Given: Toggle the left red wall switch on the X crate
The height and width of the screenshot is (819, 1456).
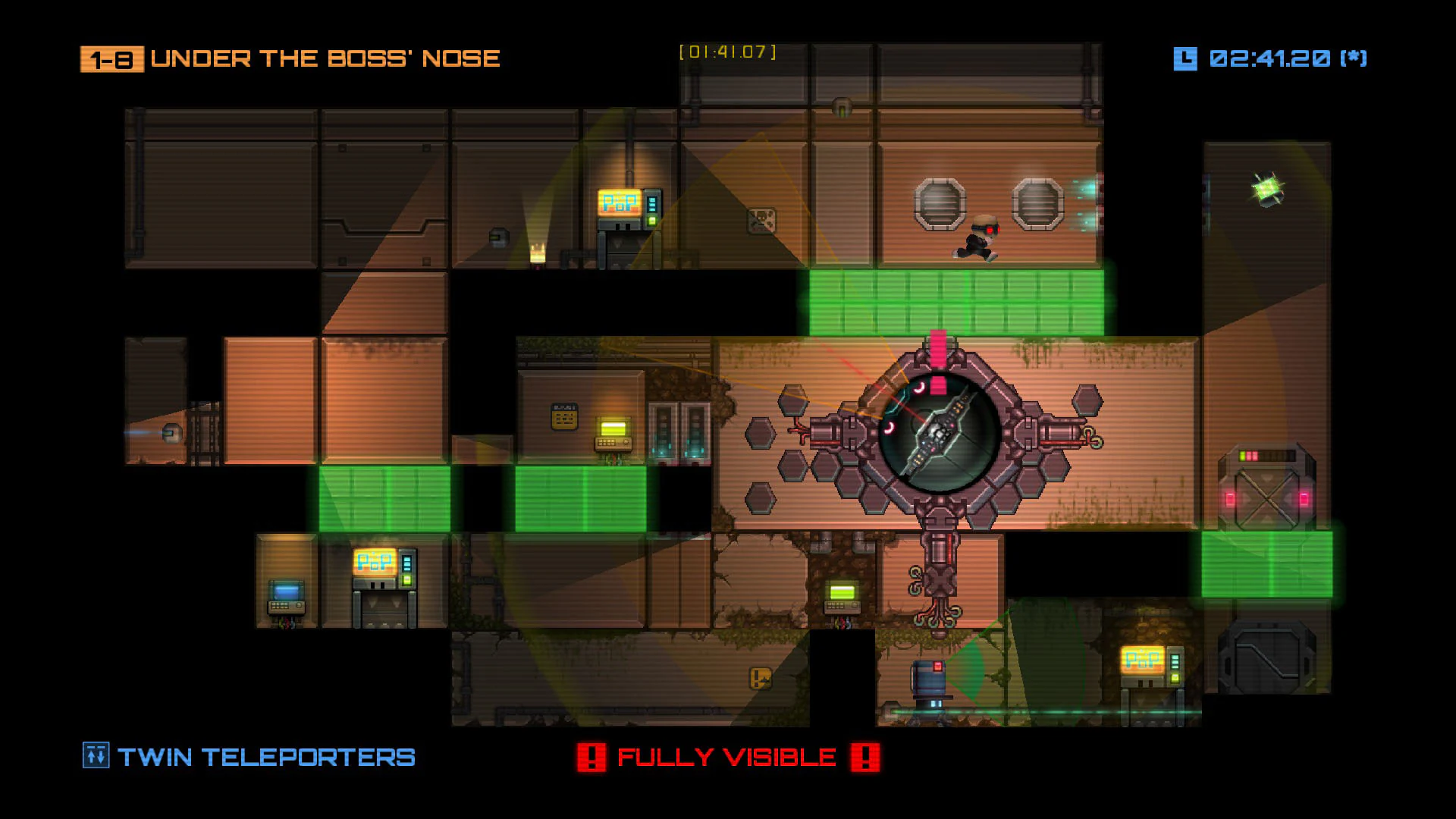Looking at the screenshot, I should 1230,498.
